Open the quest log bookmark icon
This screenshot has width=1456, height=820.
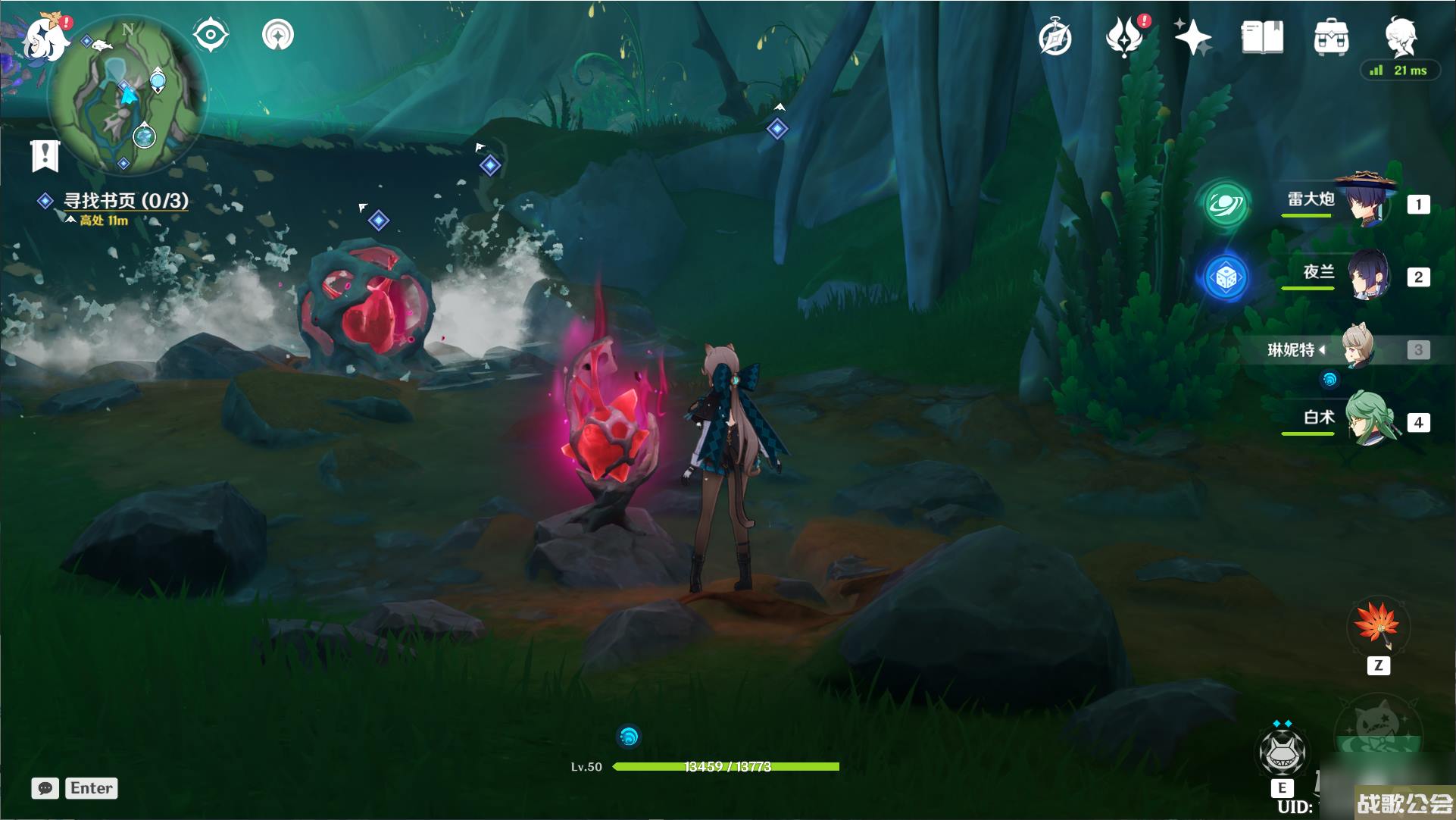pos(45,155)
